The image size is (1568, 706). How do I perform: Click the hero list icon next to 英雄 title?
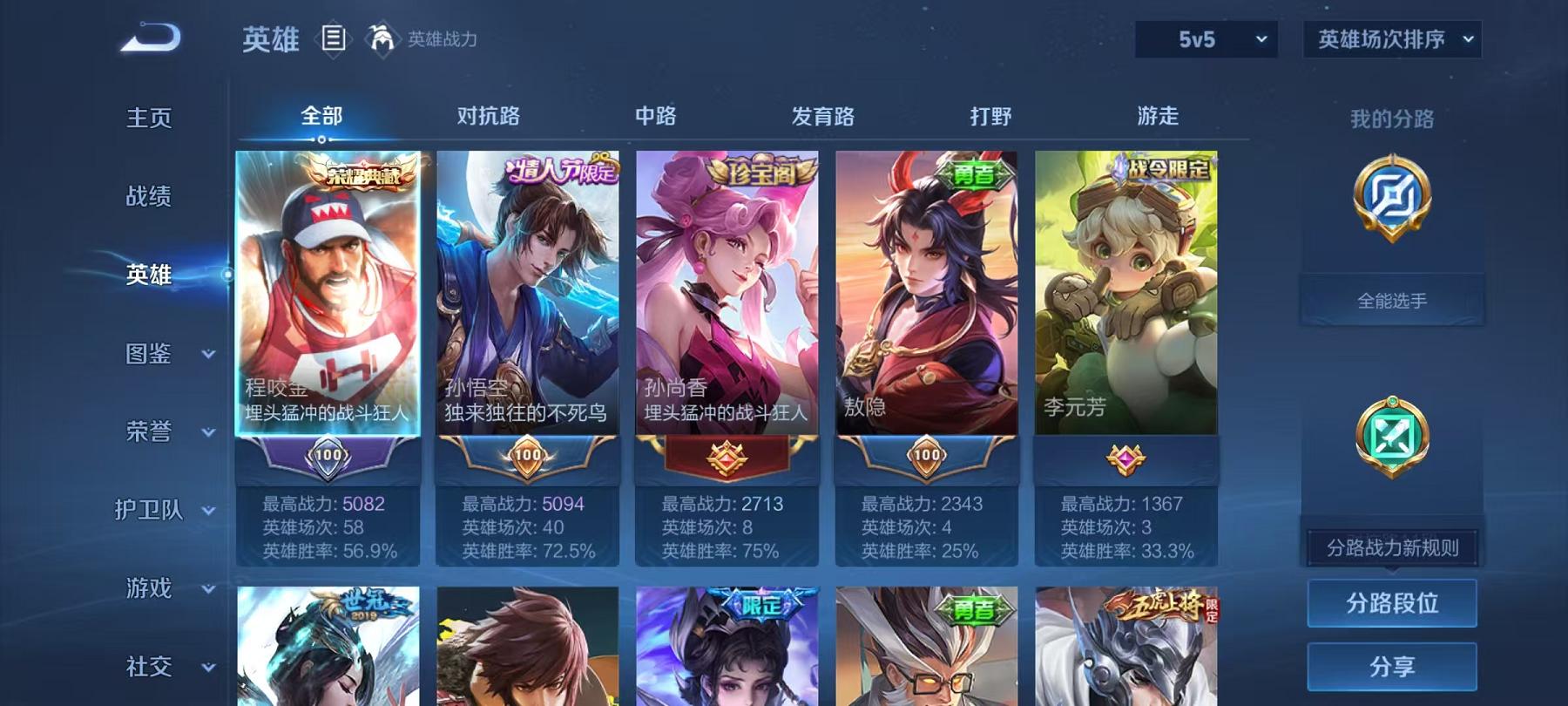pyautogui.click(x=334, y=37)
